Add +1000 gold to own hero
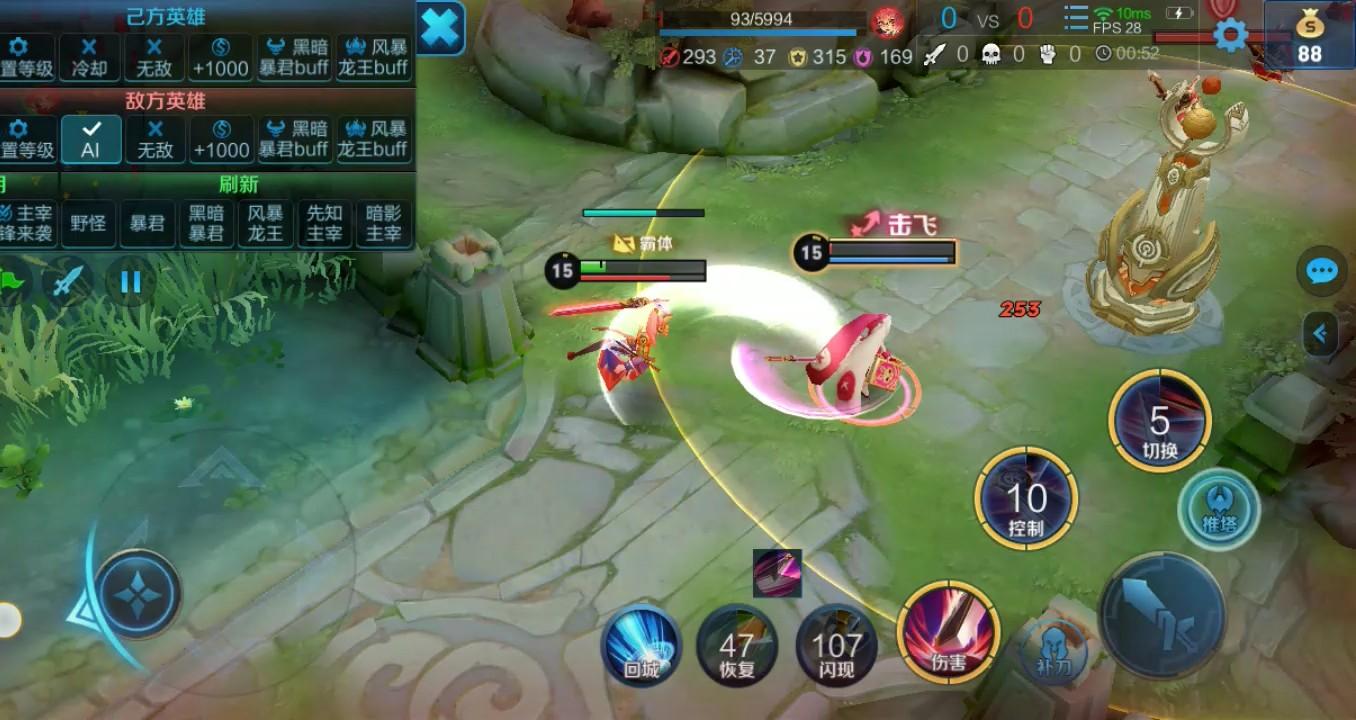This screenshot has height=720, width=1356. click(221, 57)
